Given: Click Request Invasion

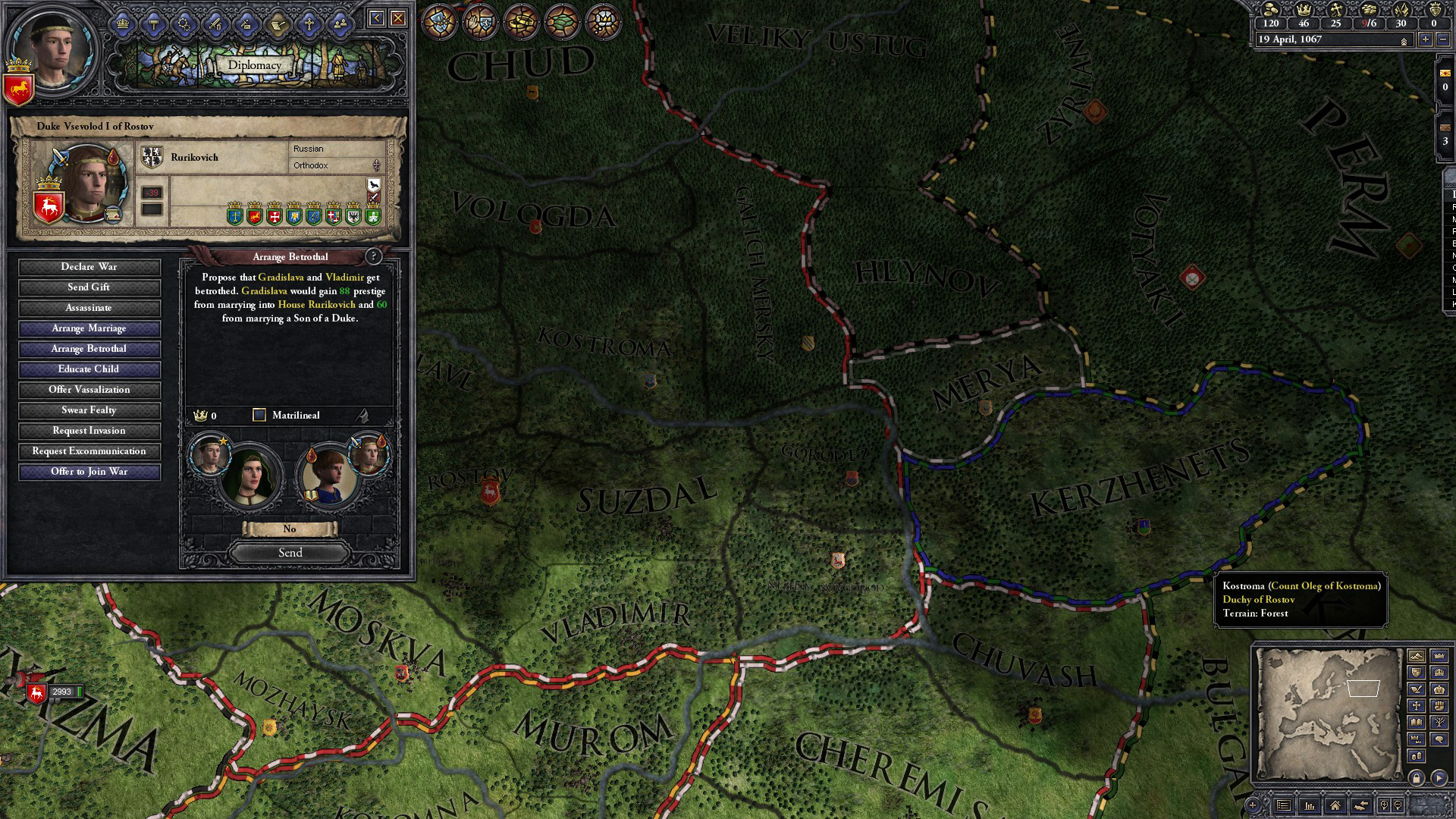Looking at the screenshot, I should (x=89, y=431).
